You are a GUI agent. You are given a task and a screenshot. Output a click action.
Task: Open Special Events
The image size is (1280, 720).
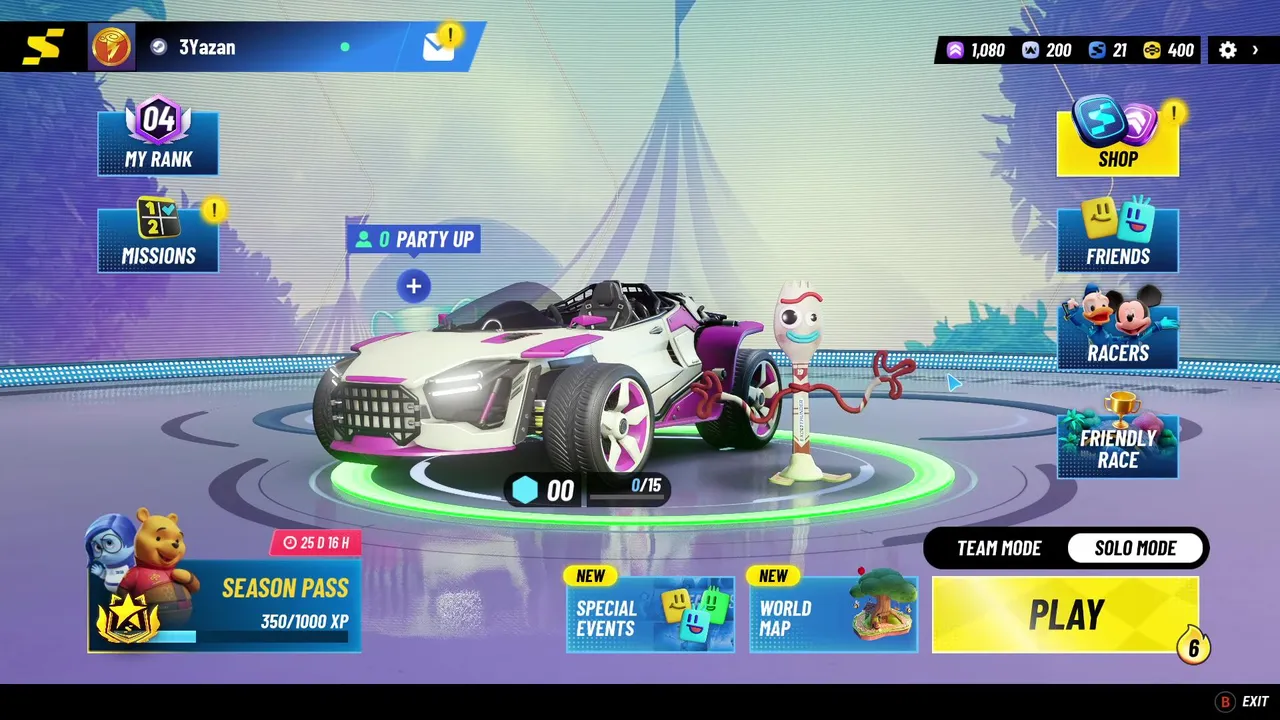(x=650, y=615)
